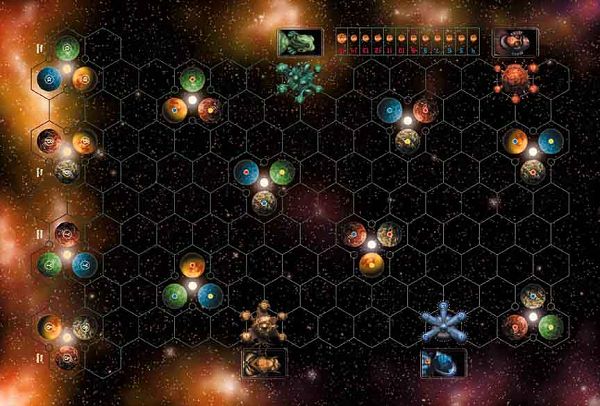Select the green crystalline home base

point(299,80)
